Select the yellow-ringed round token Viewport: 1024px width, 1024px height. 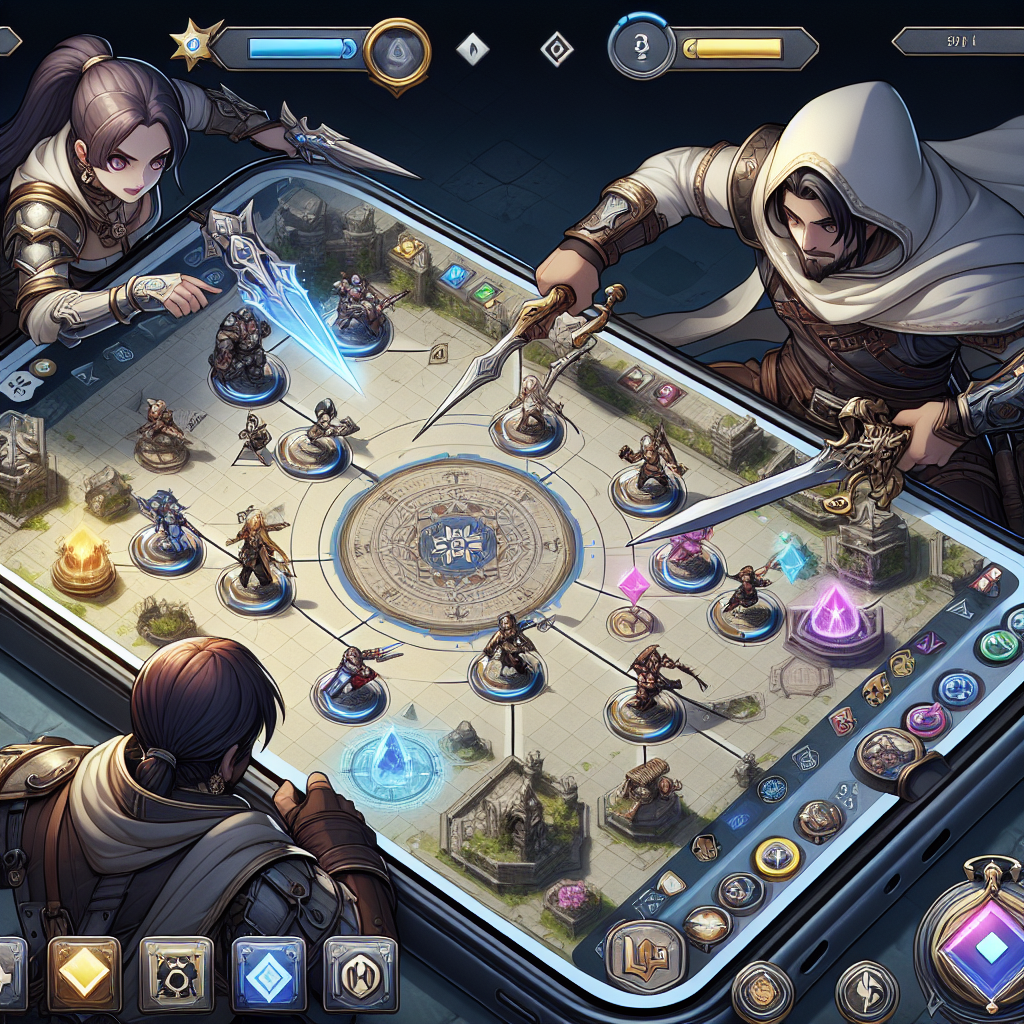pos(775,855)
